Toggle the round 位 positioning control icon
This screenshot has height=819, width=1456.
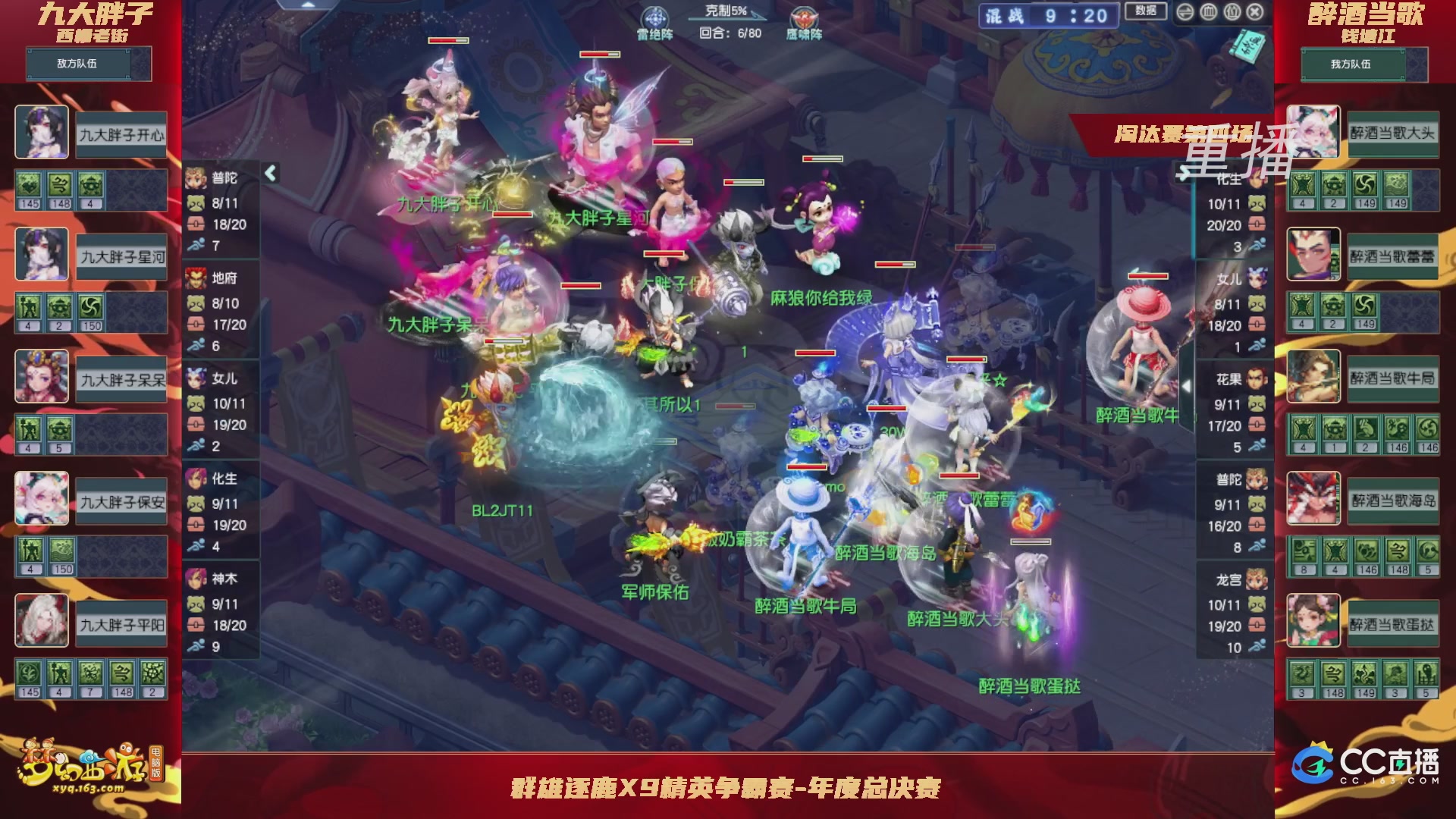1232,12
